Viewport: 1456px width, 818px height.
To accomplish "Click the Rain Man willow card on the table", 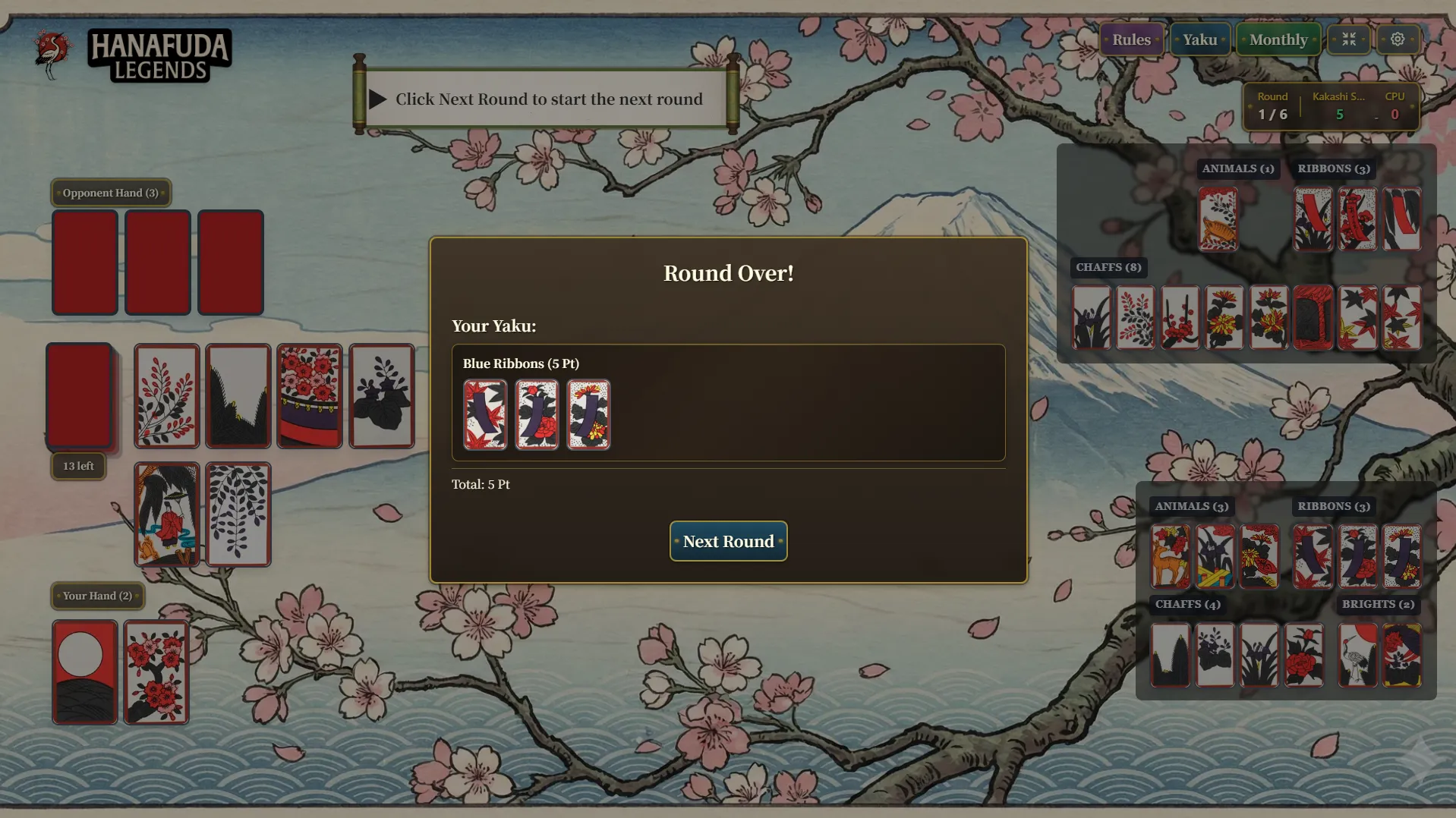I will pos(167,515).
